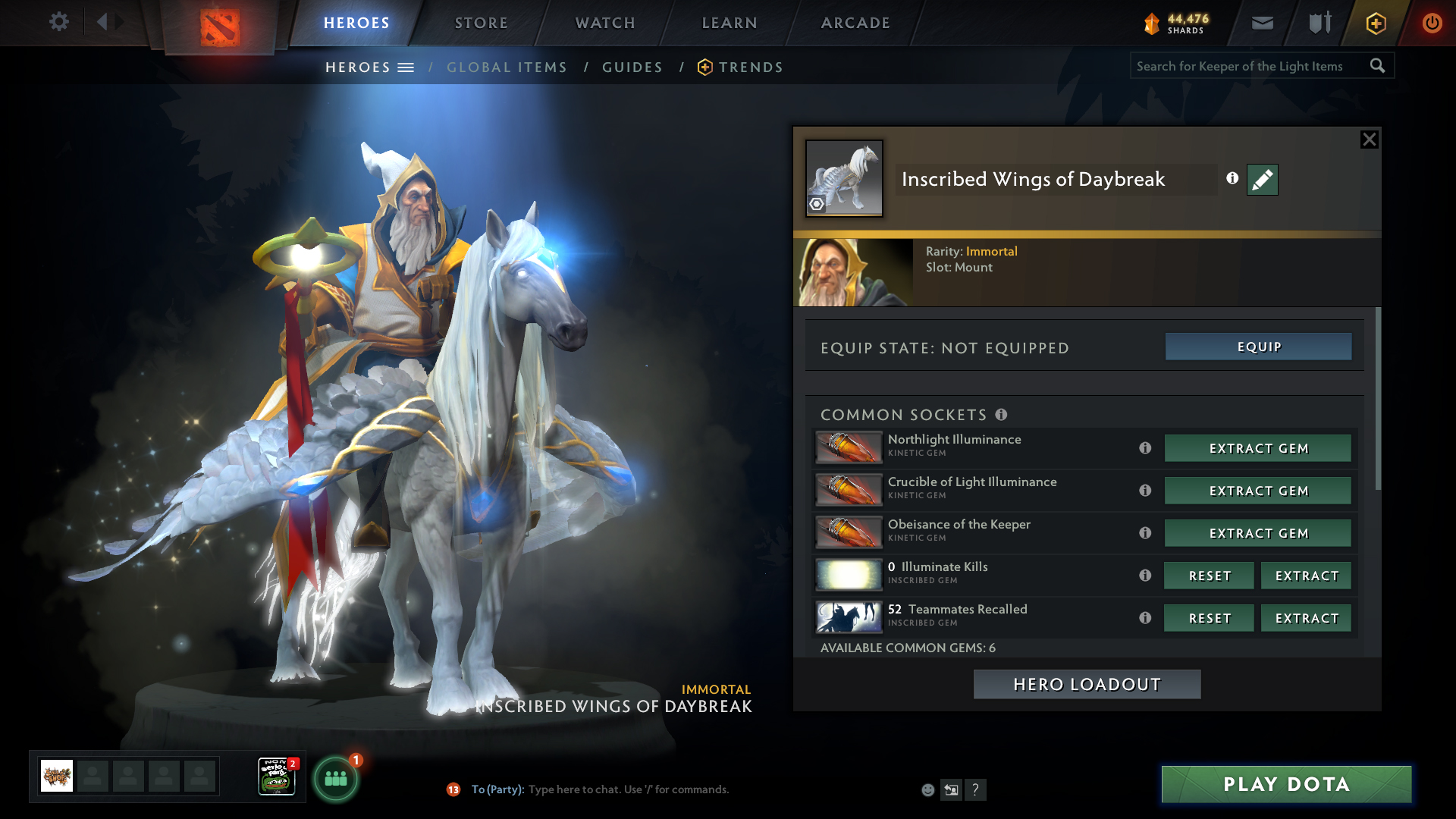Extract the Northlight Illuminance gem
This screenshot has width=1456, height=819.
(x=1257, y=448)
